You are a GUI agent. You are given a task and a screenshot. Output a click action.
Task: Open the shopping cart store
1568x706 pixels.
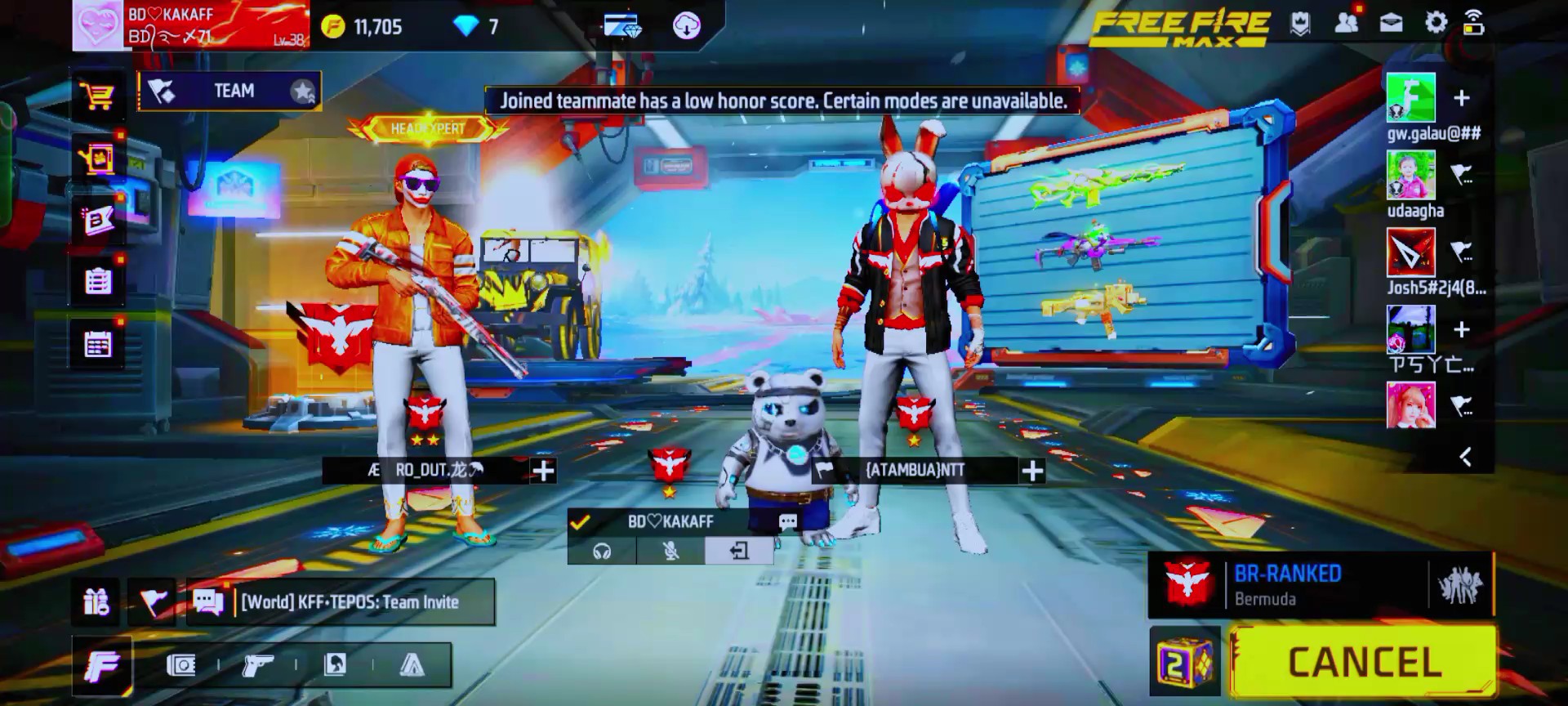pos(98,96)
